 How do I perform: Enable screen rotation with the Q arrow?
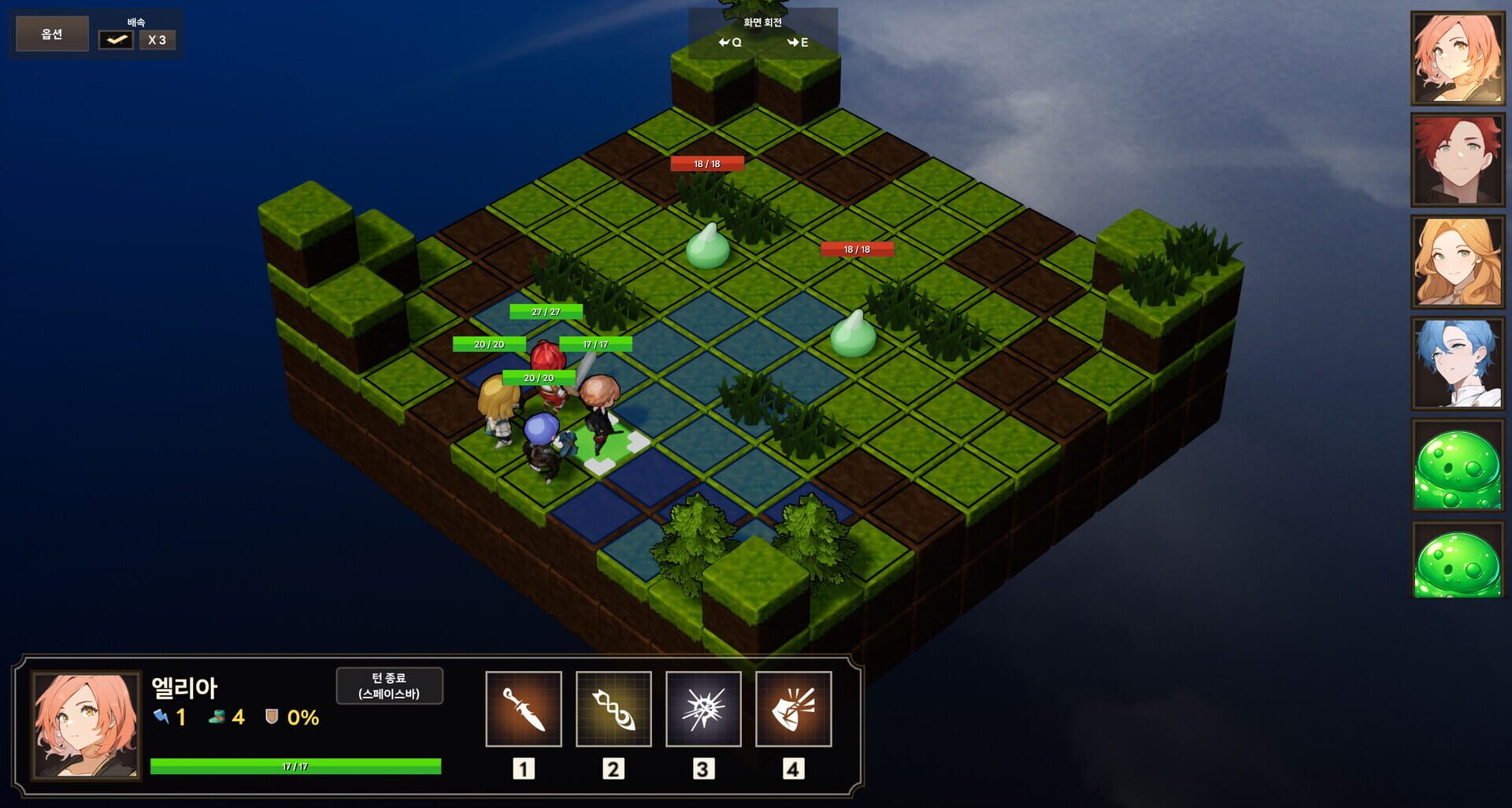coord(732,43)
